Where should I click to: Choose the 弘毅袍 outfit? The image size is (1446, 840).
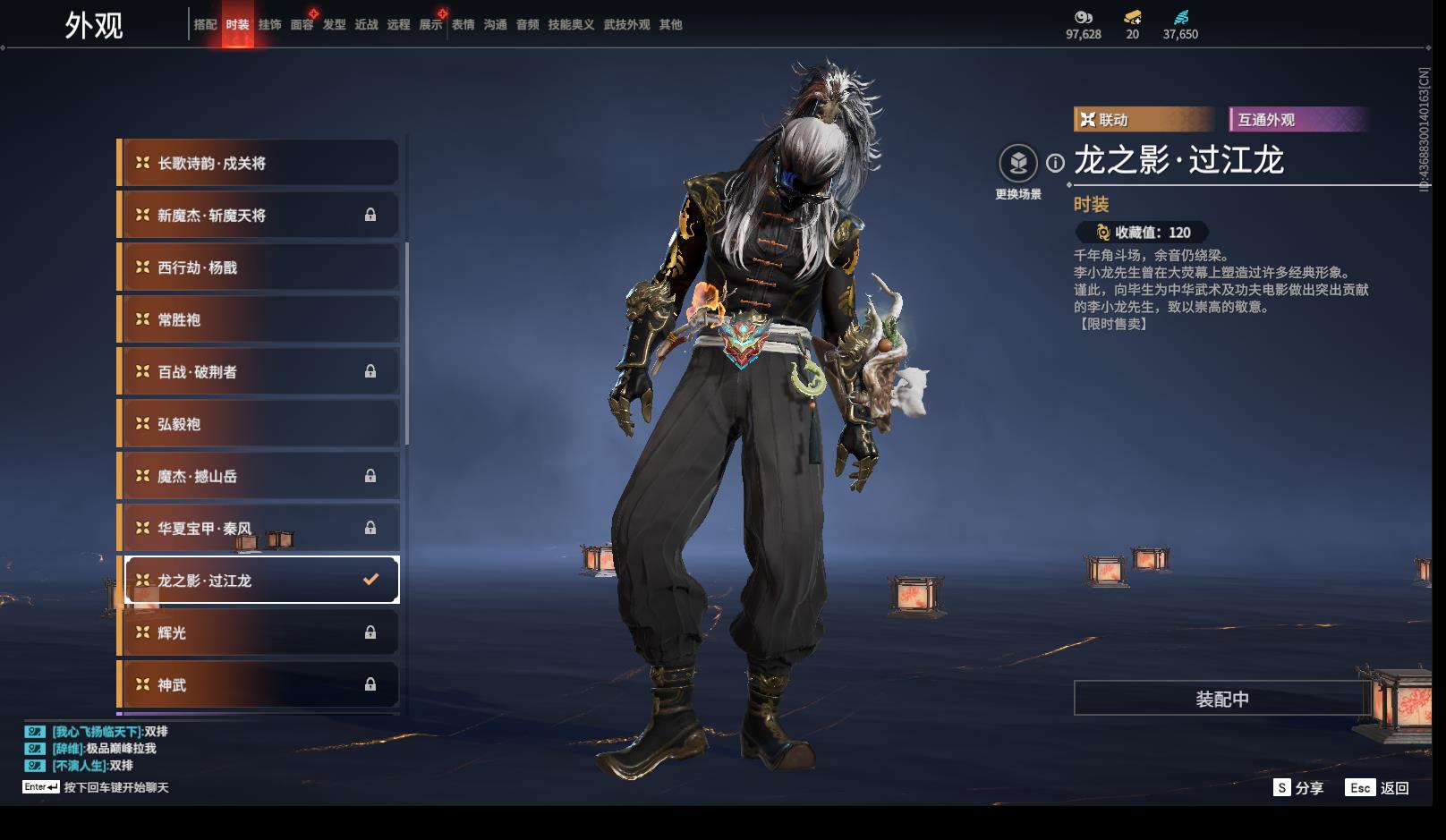[259, 424]
